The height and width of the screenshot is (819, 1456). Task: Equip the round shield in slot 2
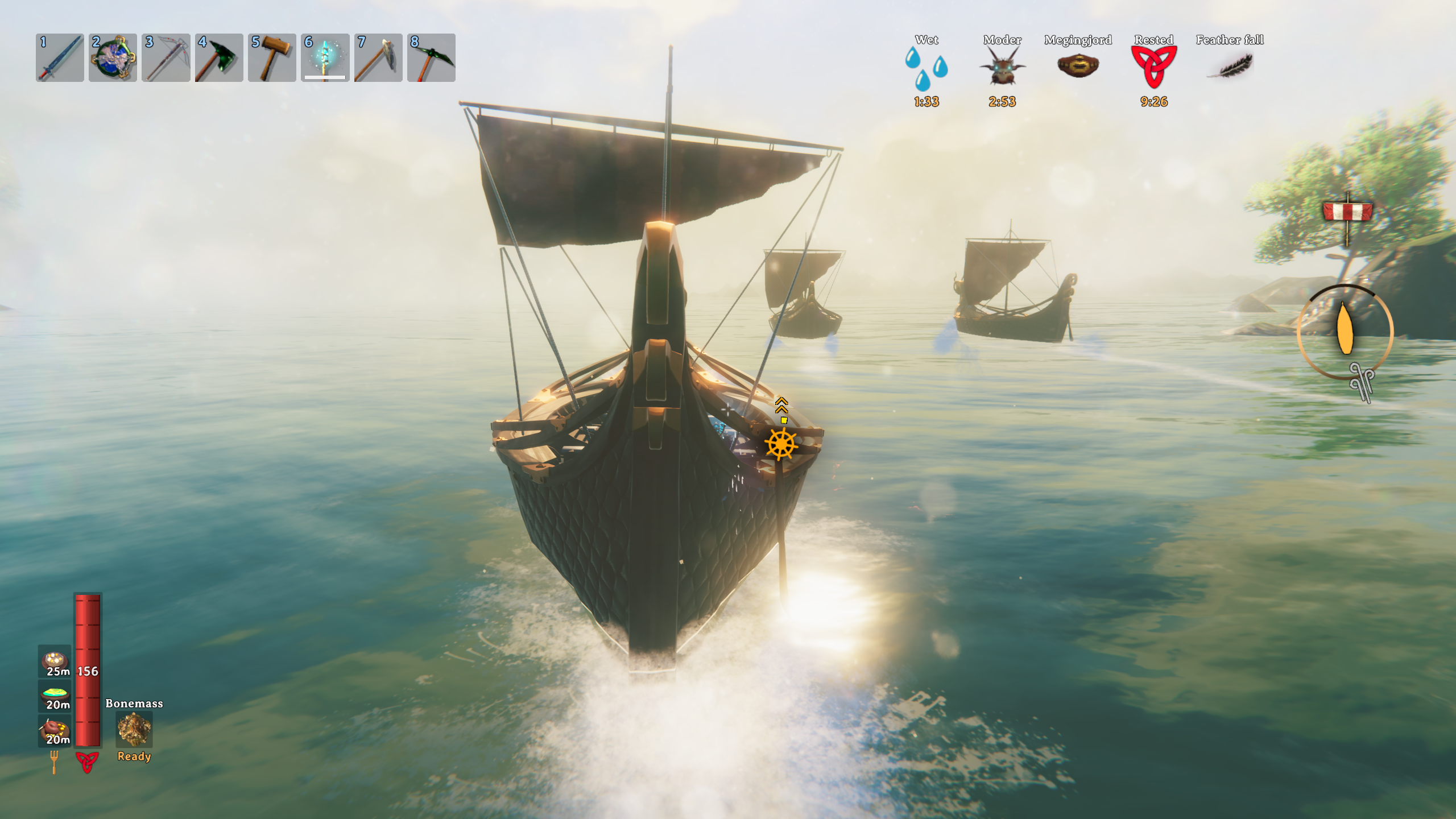pos(113,57)
